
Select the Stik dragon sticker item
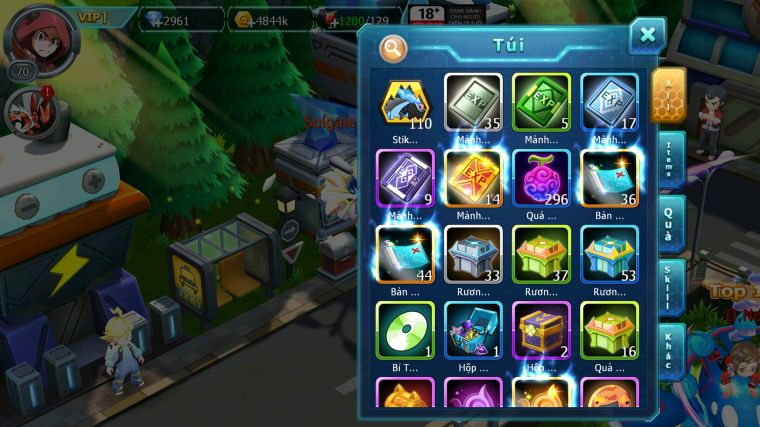[405, 103]
